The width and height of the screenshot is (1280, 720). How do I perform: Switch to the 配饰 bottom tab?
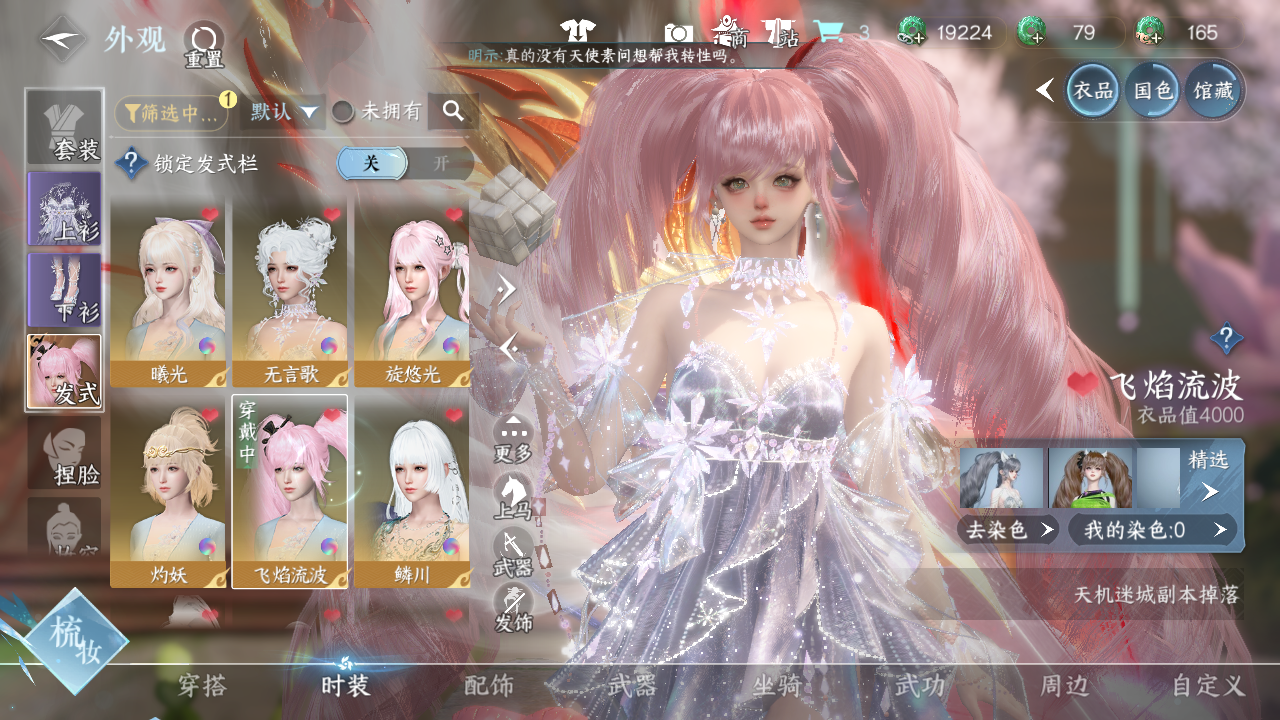click(489, 685)
